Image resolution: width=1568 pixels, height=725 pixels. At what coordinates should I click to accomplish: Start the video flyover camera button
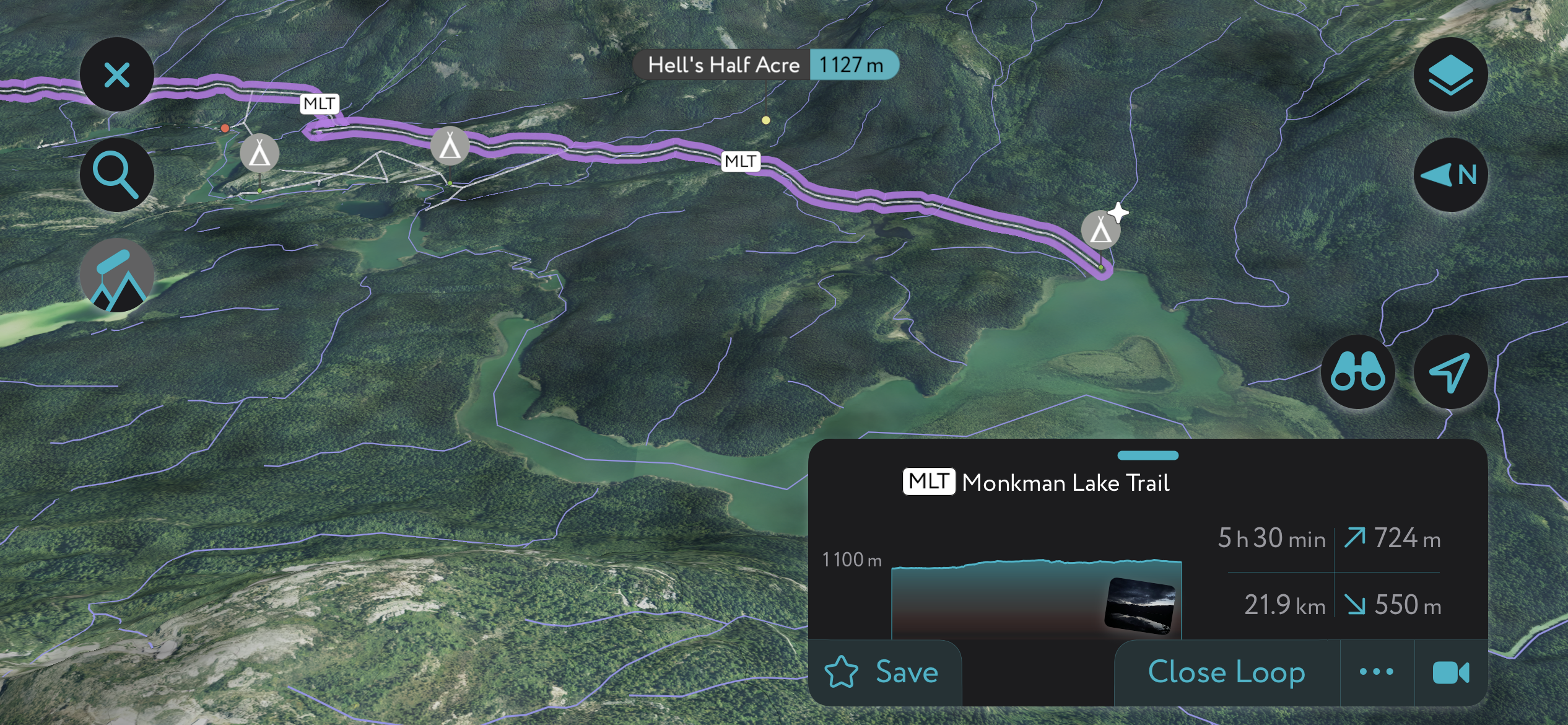[1450, 672]
